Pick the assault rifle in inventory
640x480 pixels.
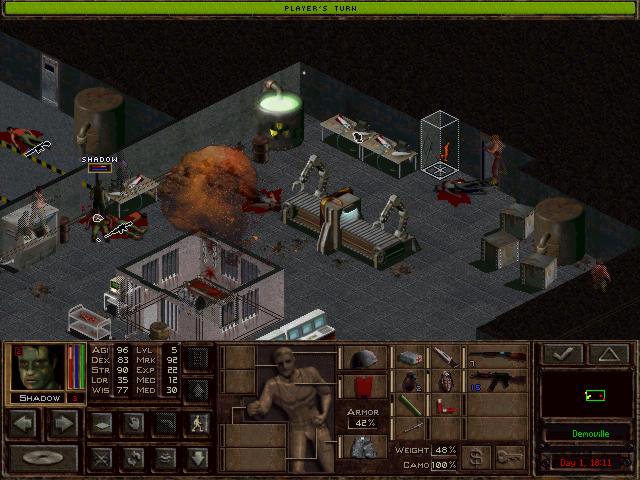tap(496, 381)
